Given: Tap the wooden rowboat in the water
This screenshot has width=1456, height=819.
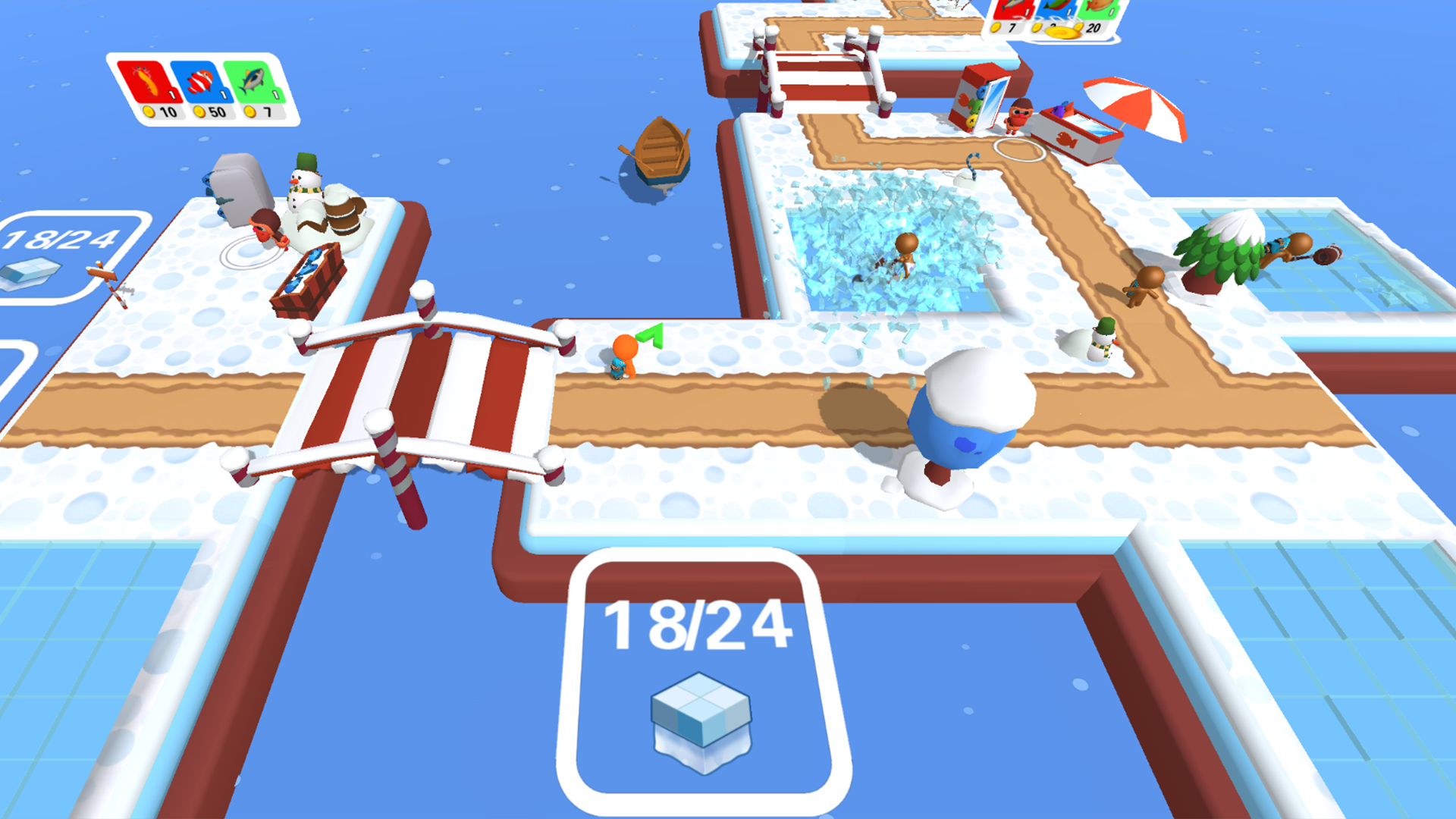Looking at the screenshot, I should tap(660, 152).
